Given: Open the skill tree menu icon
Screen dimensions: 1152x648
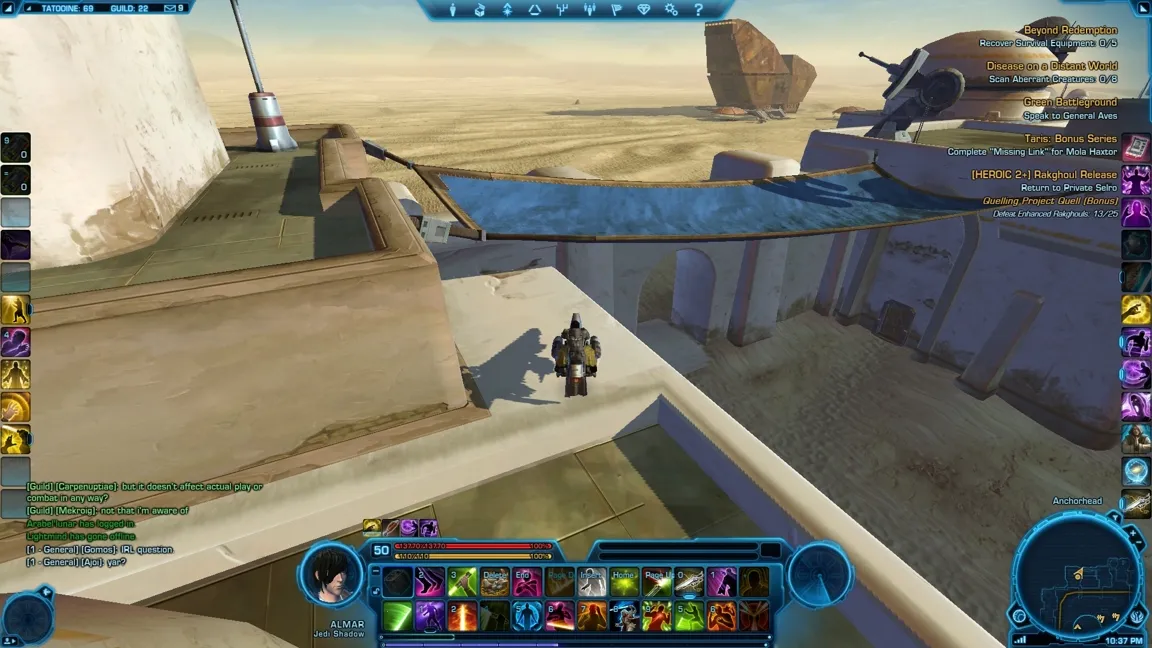Looking at the screenshot, I should pyautogui.click(x=507, y=10).
